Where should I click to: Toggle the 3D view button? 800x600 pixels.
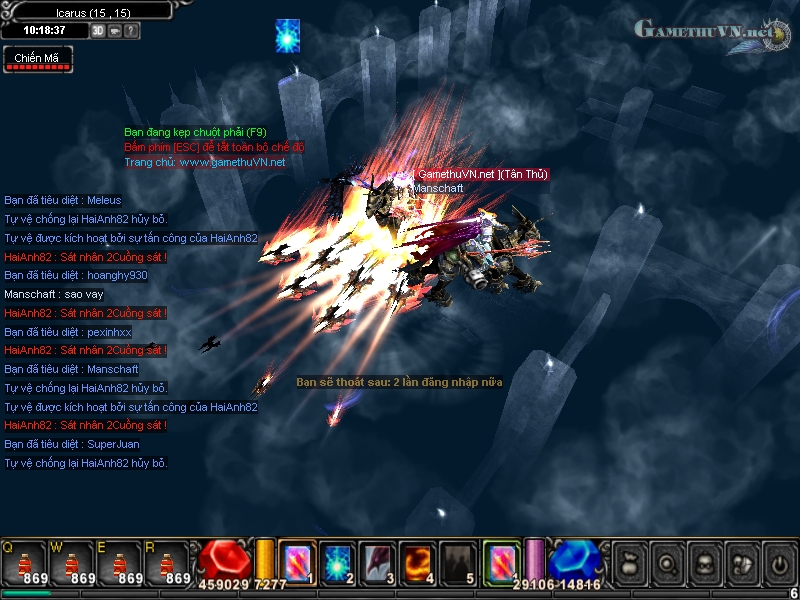[x=98, y=31]
